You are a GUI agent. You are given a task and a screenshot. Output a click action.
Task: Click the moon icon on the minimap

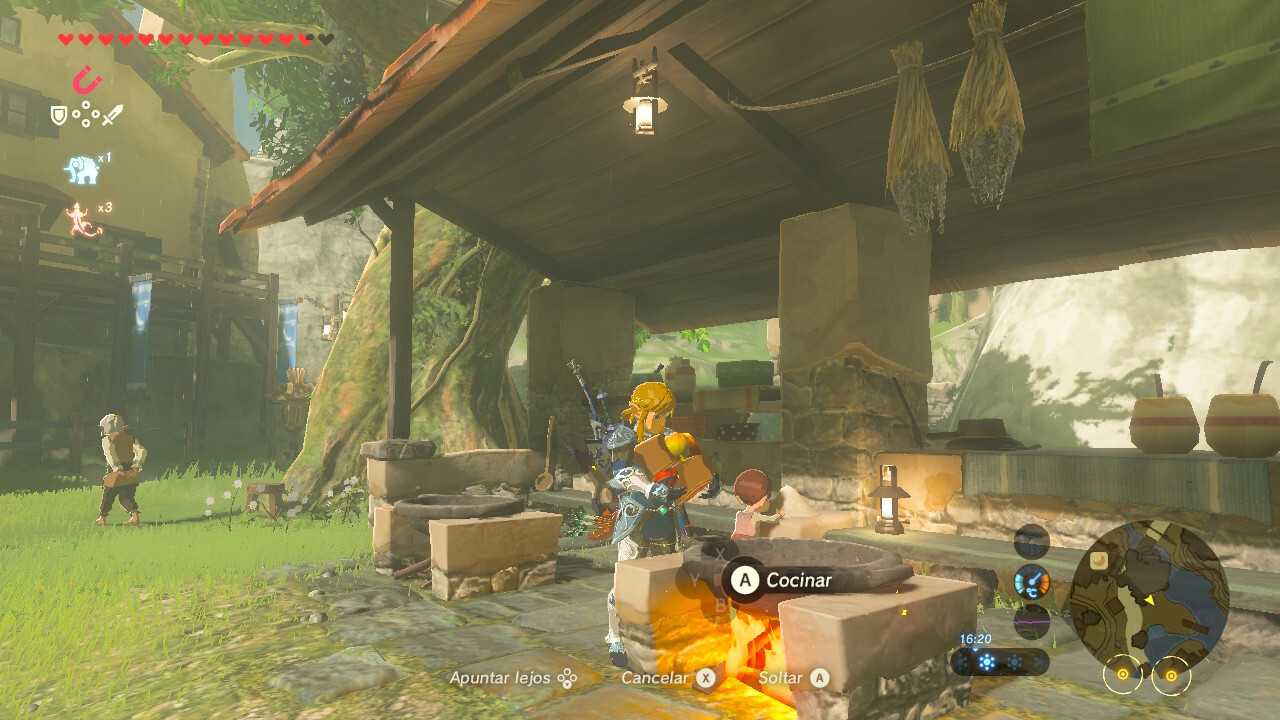(1099, 560)
